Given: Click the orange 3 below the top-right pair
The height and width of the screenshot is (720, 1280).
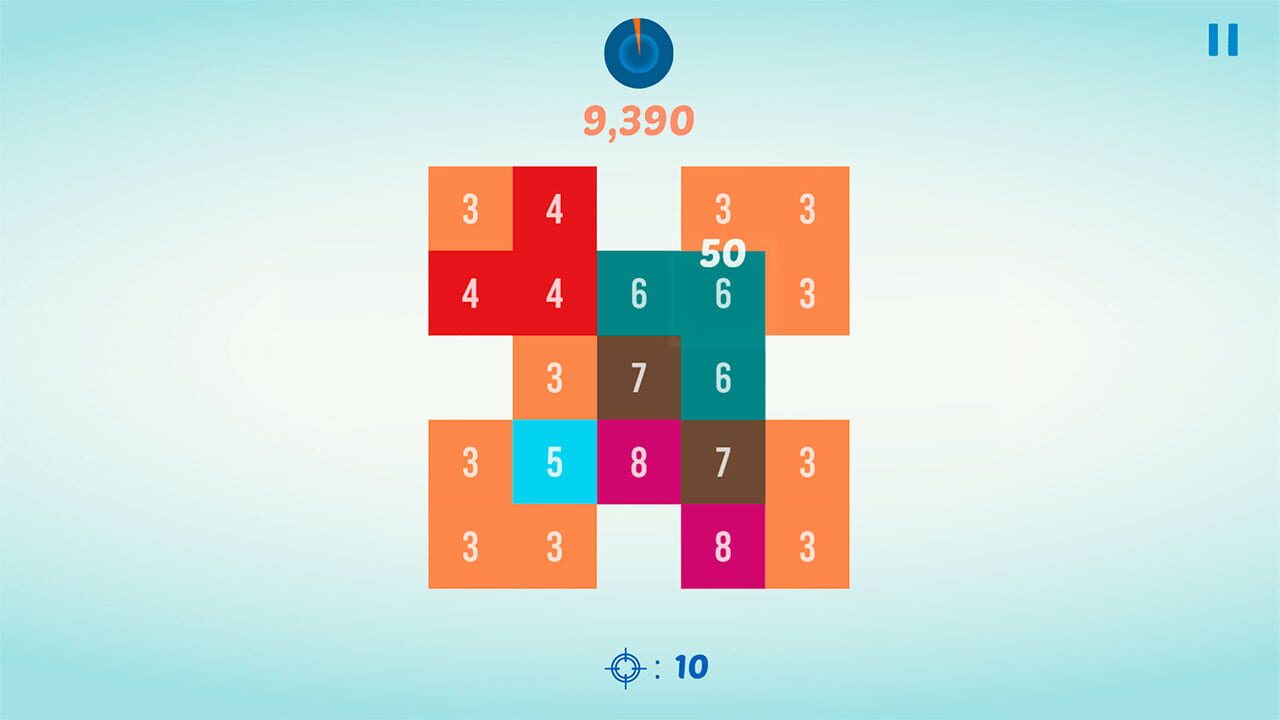Looking at the screenshot, I should (806, 294).
